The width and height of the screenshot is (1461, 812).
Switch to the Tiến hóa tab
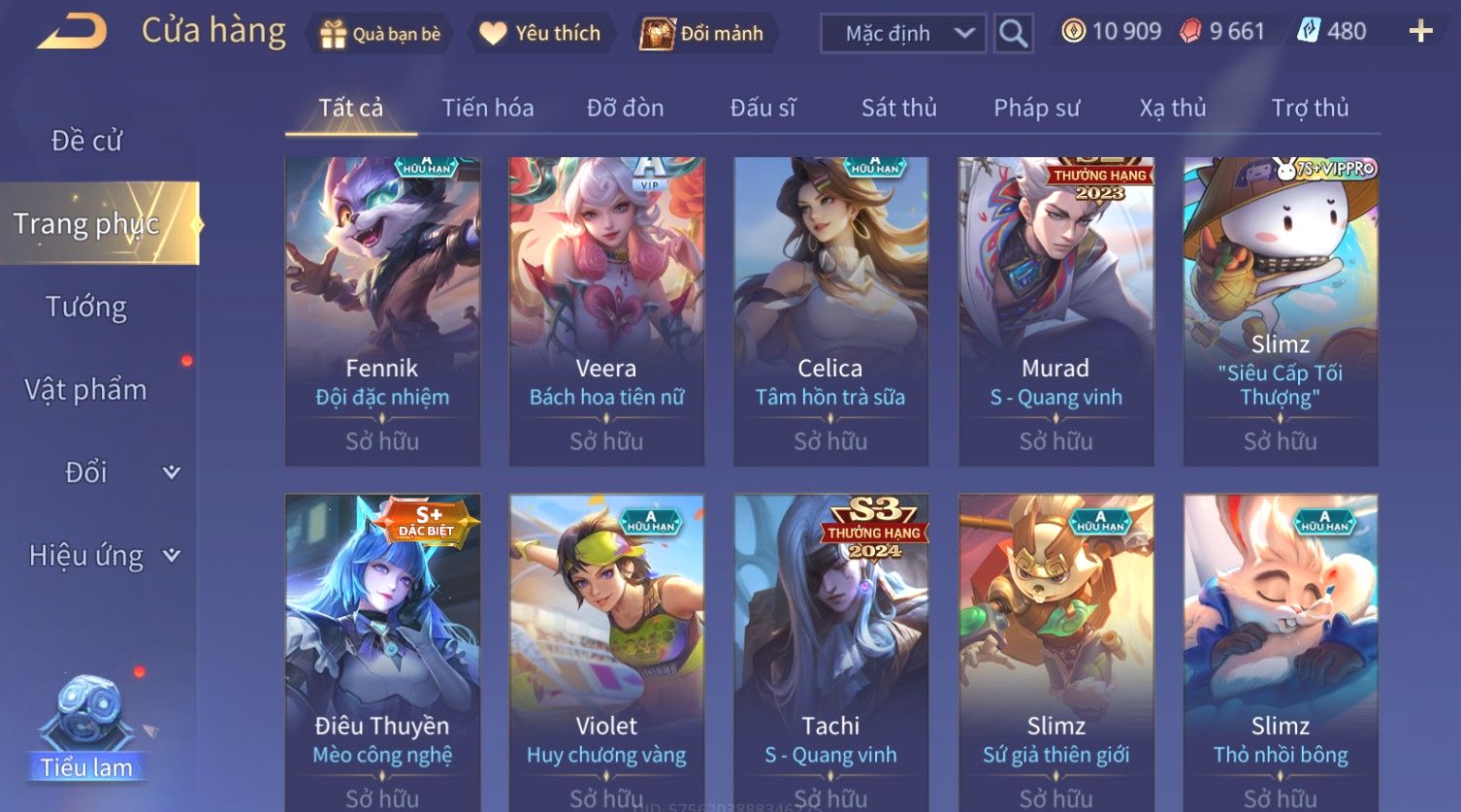pyautogui.click(x=487, y=108)
